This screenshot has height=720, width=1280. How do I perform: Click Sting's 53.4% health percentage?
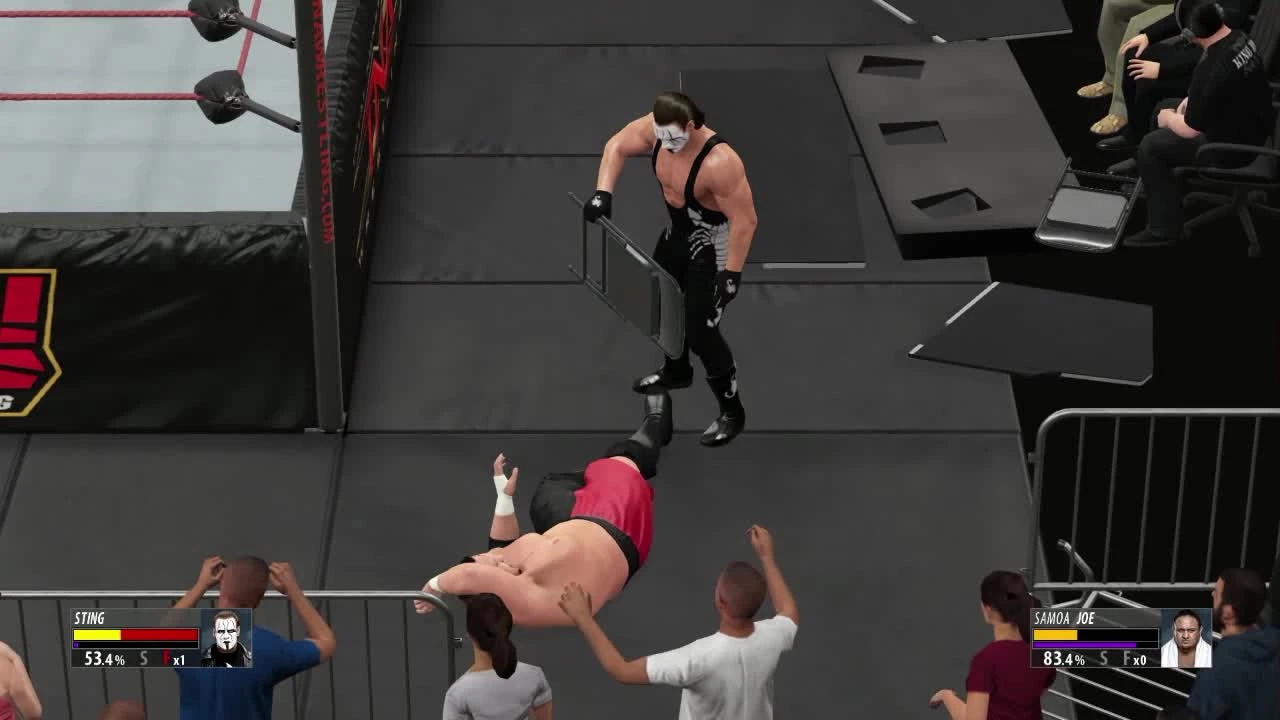[x=104, y=658]
